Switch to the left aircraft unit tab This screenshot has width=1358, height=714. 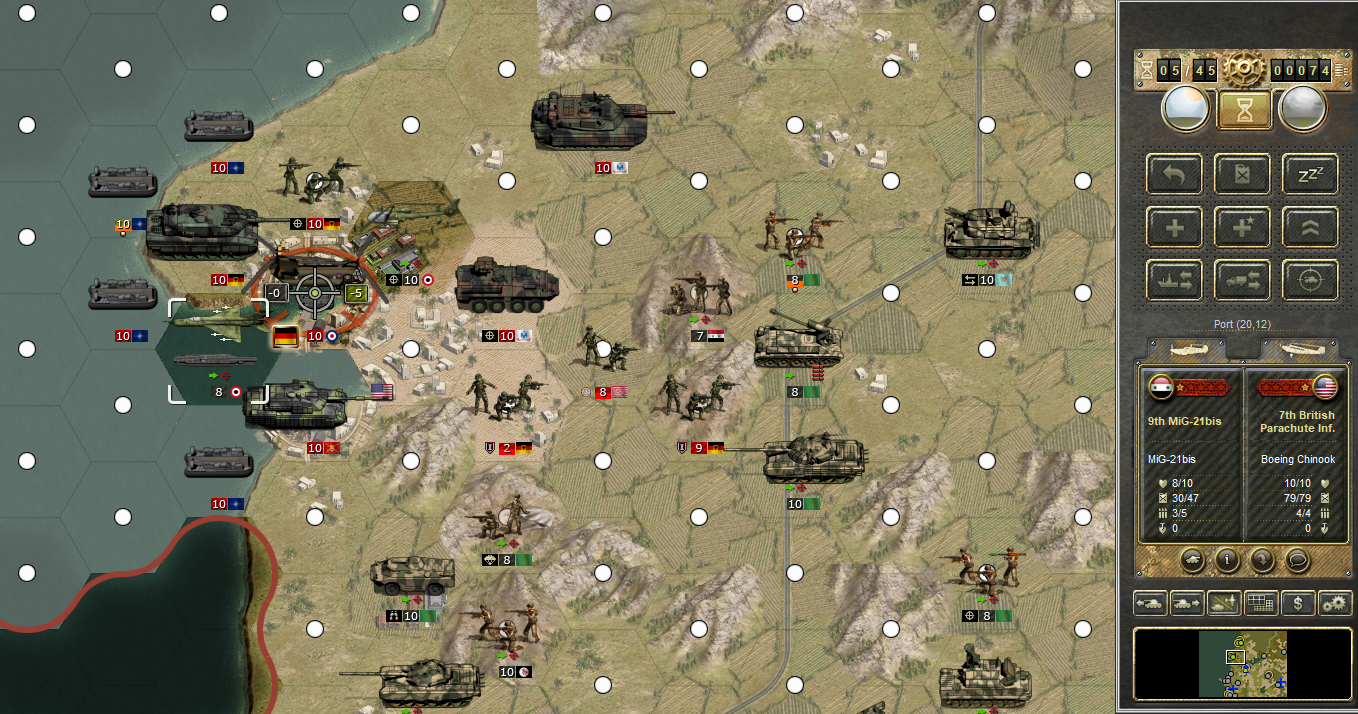click(x=1187, y=349)
